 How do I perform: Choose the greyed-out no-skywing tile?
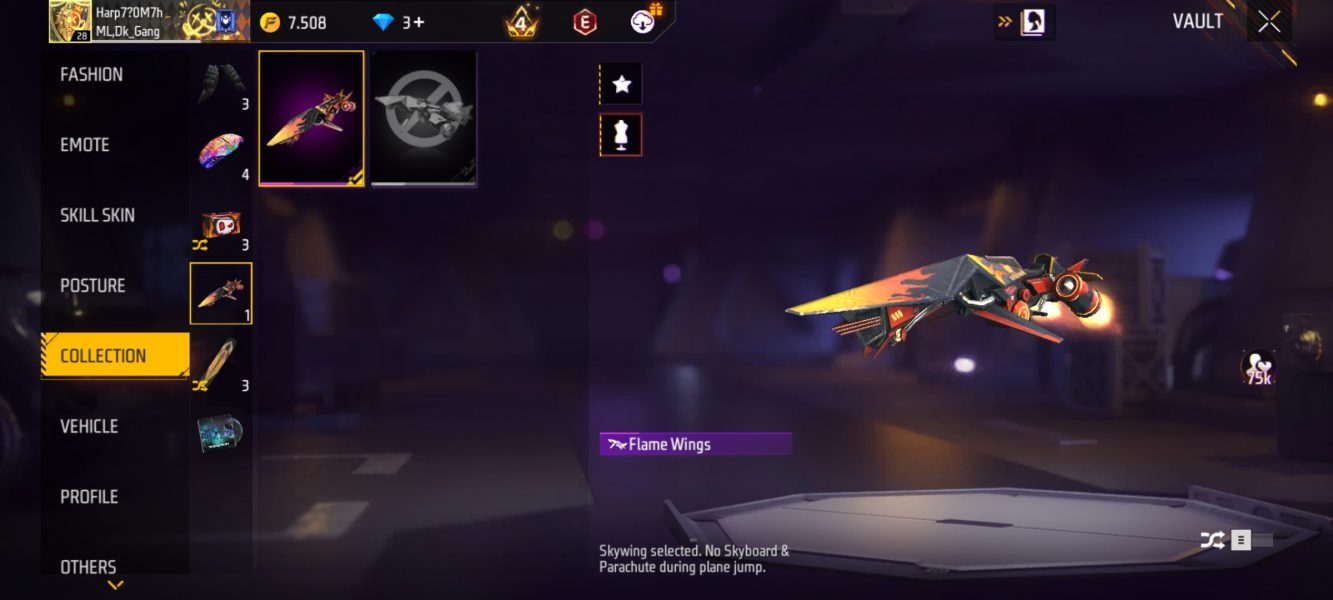(424, 118)
